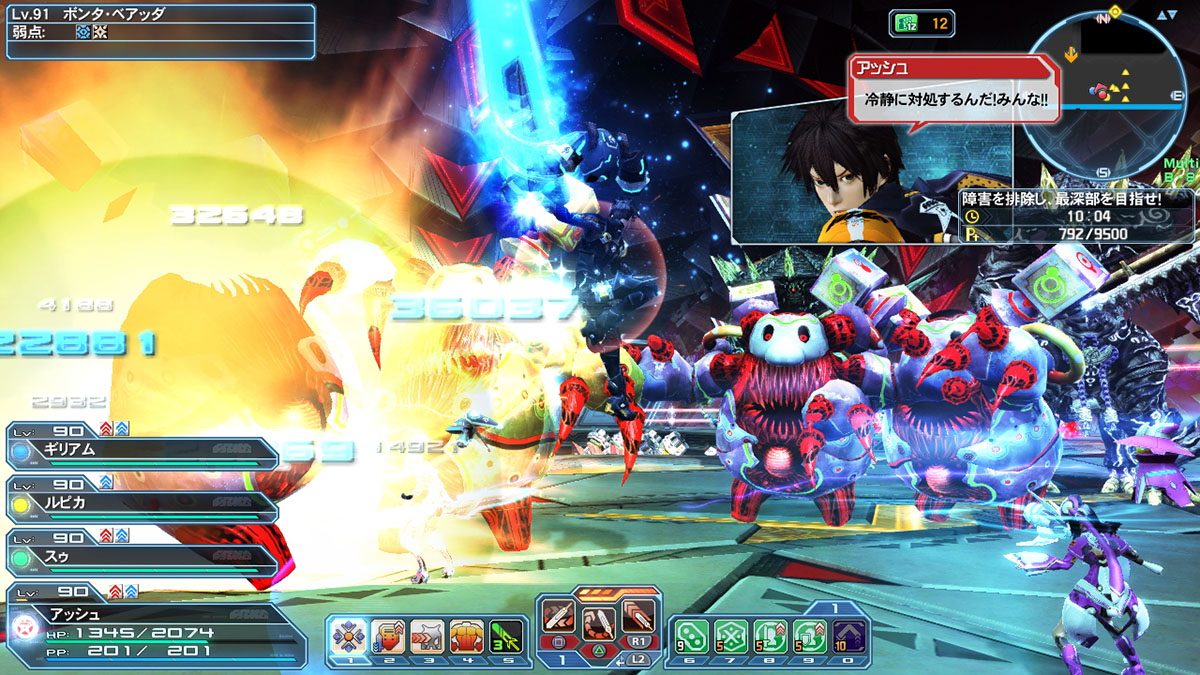1200x675 pixels.
Task: Use the green capsule item in slot 6
Action: 691,636
